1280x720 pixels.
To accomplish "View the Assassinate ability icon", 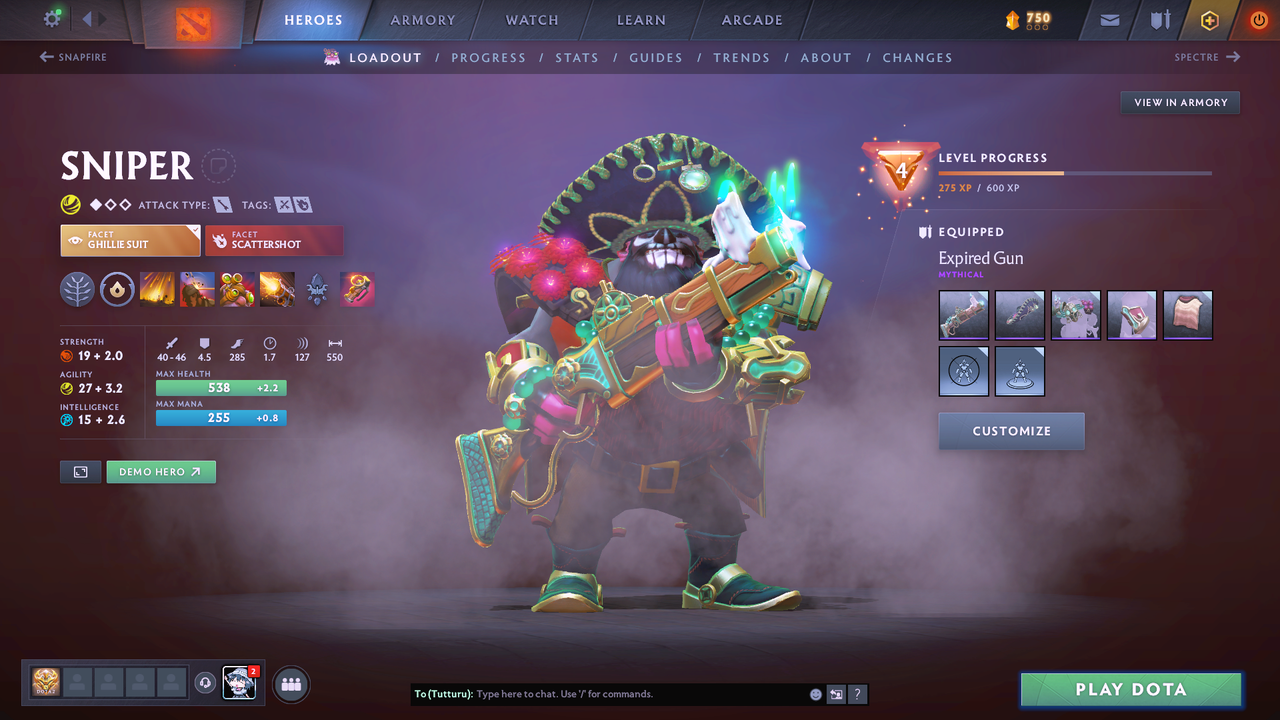I will click(277, 289).
